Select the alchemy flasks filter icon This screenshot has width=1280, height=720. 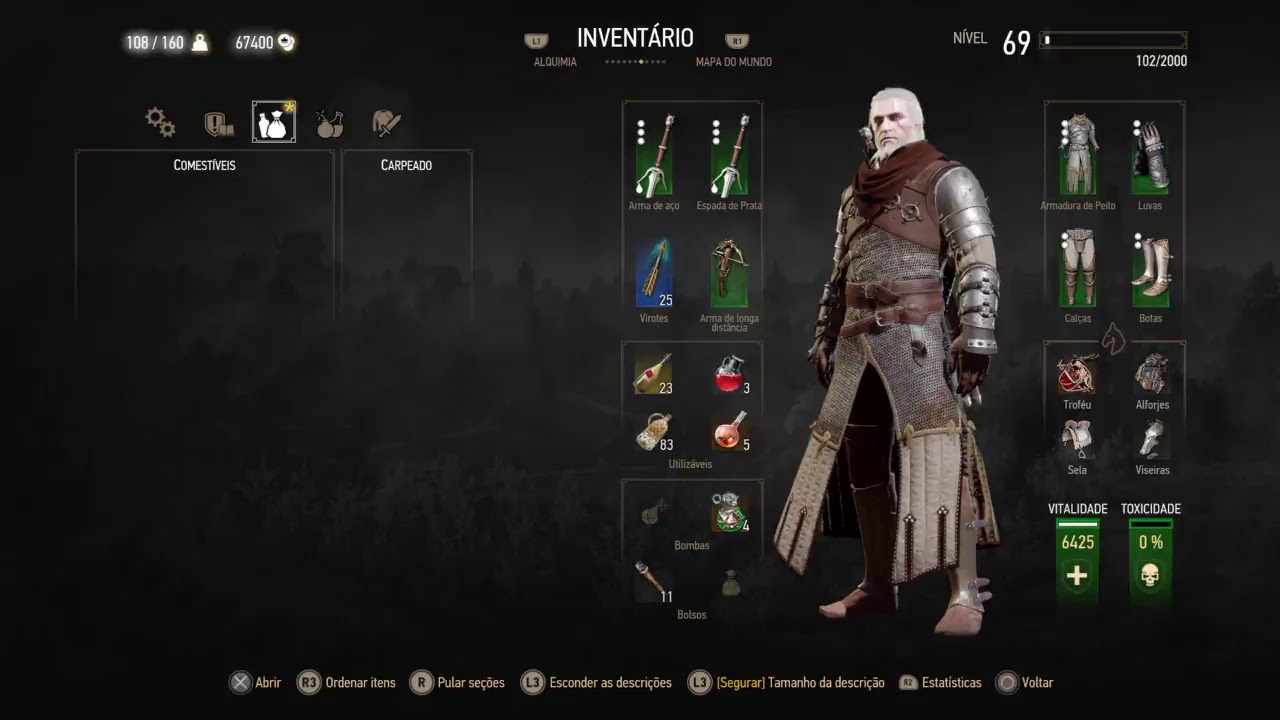330,120
